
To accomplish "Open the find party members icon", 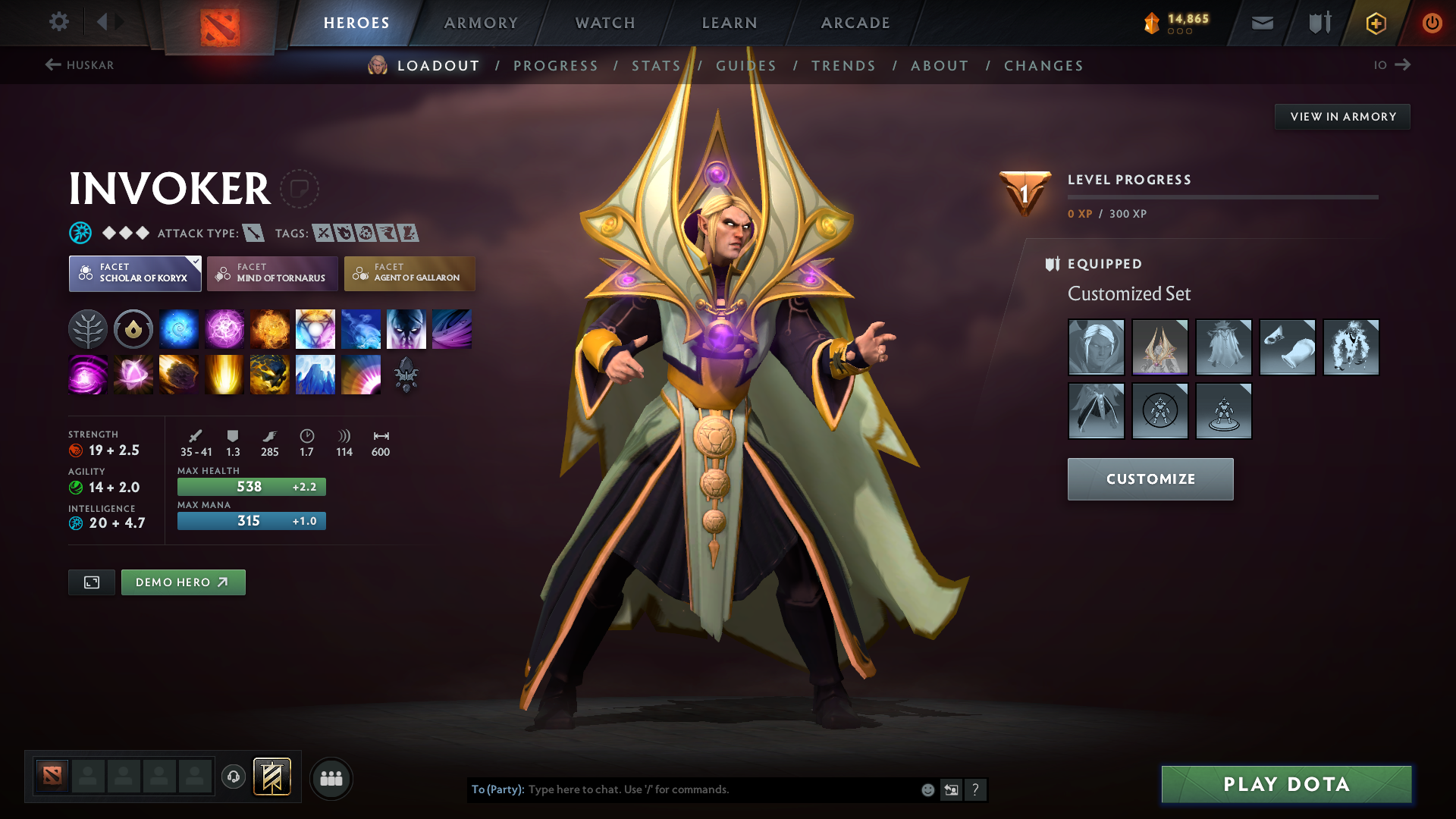I will coord(331,778).
